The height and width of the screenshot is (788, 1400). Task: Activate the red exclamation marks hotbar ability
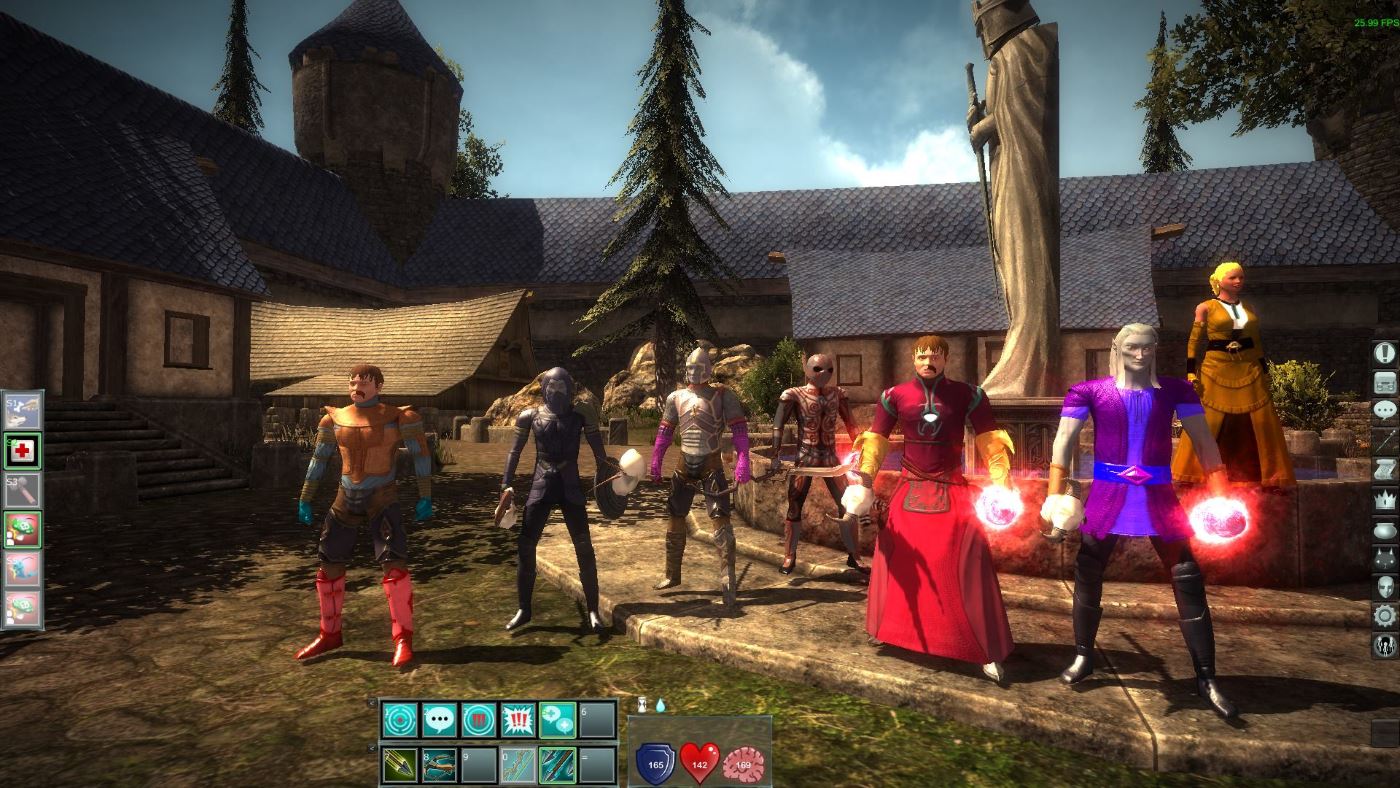(x=517, y=720)
